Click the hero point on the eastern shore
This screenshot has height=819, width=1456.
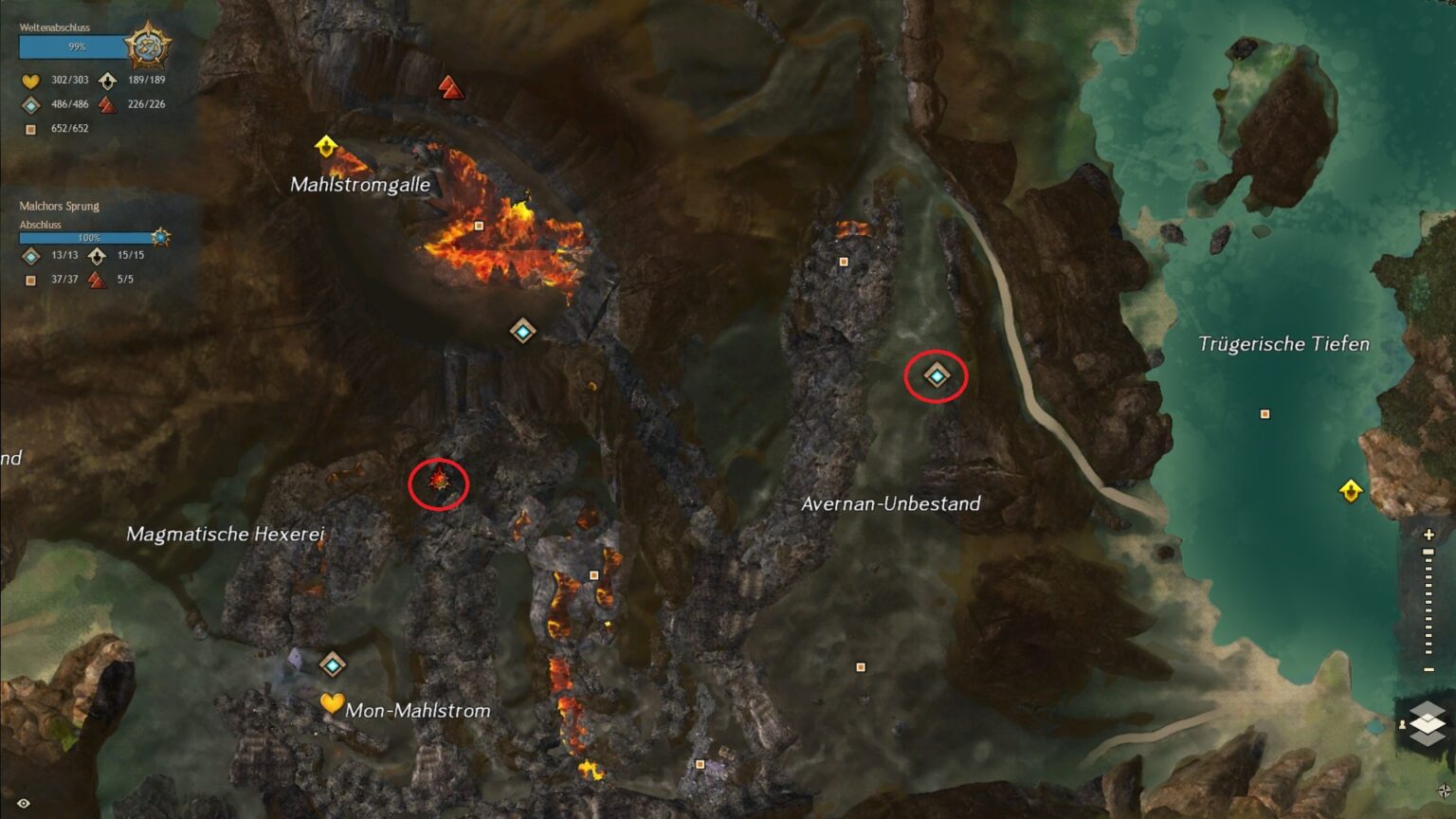click(1350, 491)
